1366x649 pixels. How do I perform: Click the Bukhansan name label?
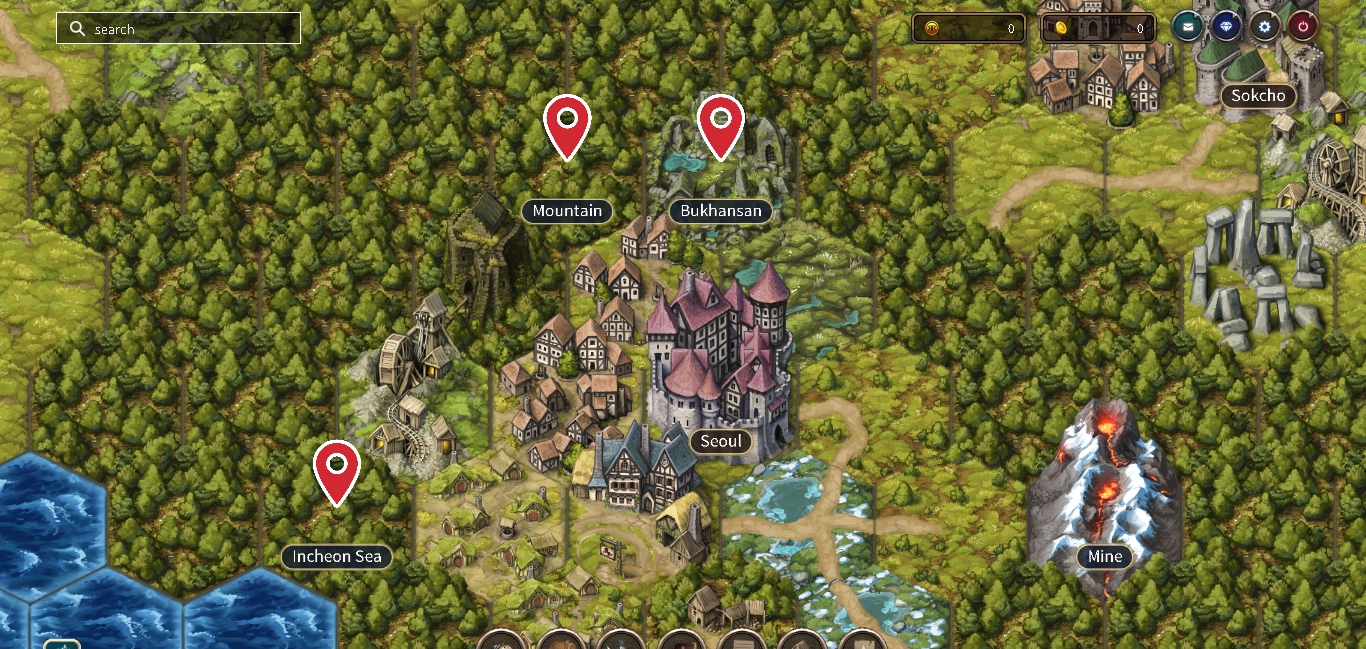[x=720, y=211]
